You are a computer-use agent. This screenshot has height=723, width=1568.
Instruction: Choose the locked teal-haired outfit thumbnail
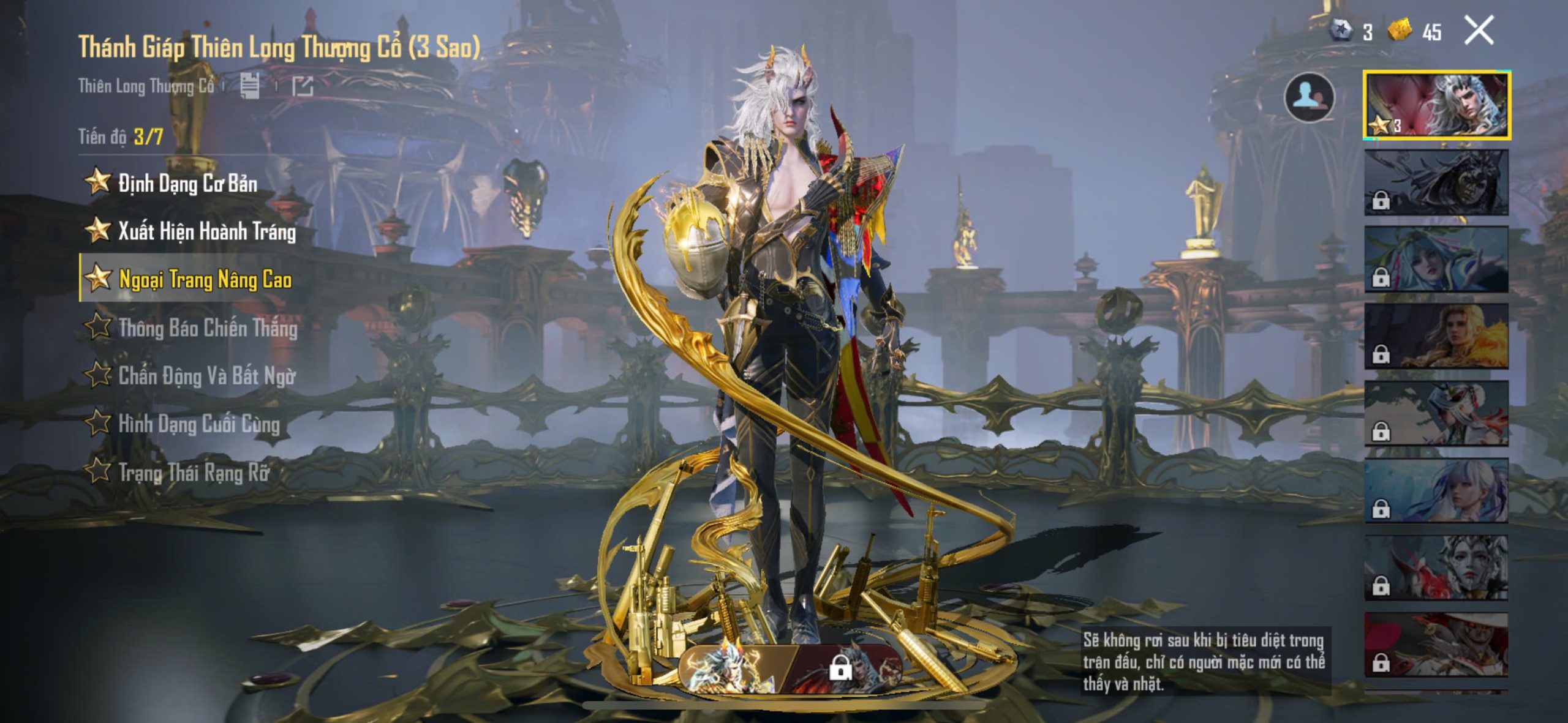point(1436,260)
